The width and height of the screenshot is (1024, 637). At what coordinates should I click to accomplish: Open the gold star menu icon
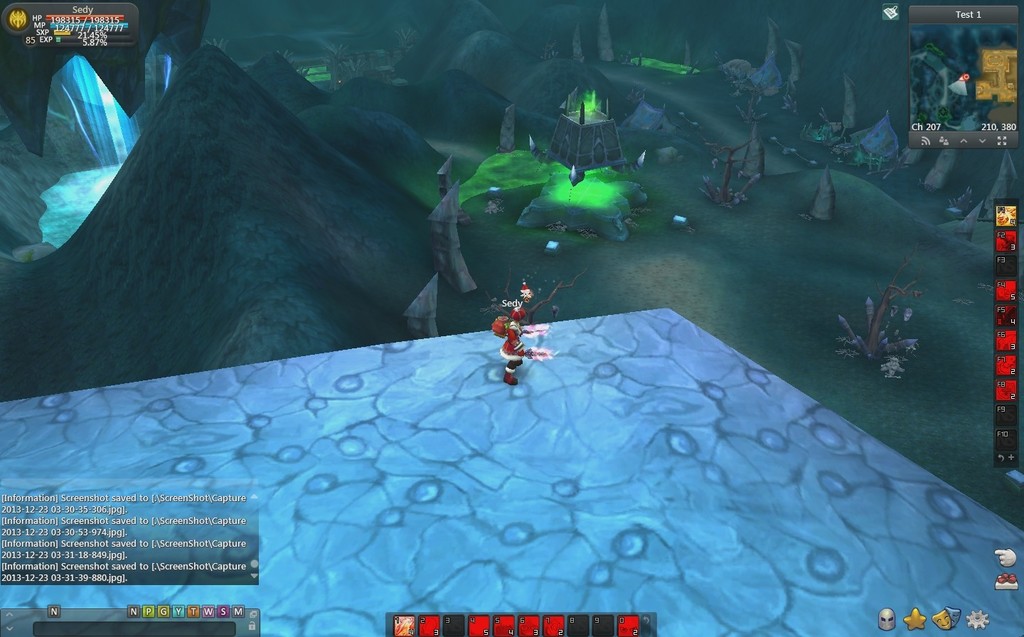pos(915,620)
